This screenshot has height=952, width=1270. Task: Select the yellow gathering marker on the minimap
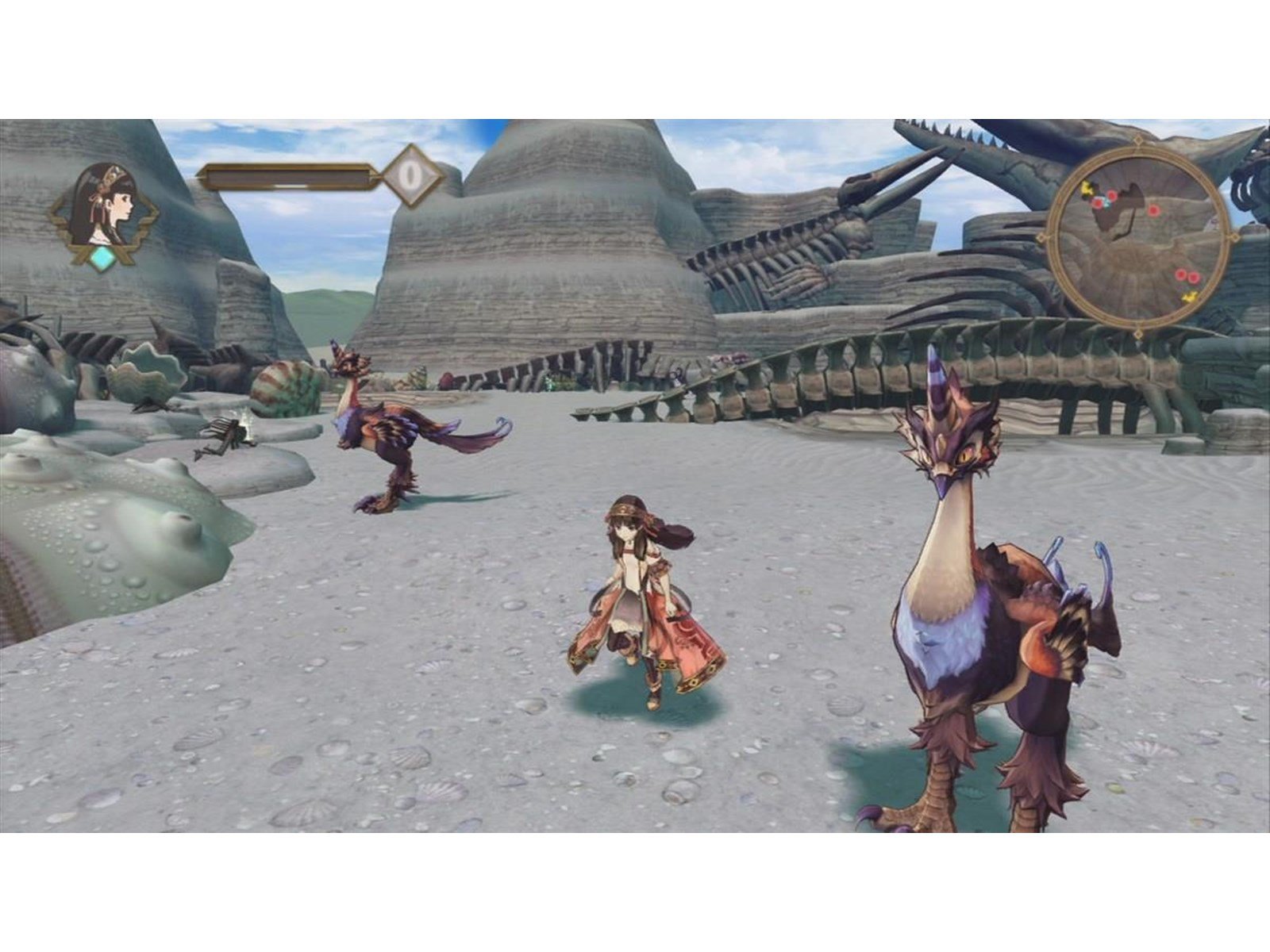tap(1087, 189)
